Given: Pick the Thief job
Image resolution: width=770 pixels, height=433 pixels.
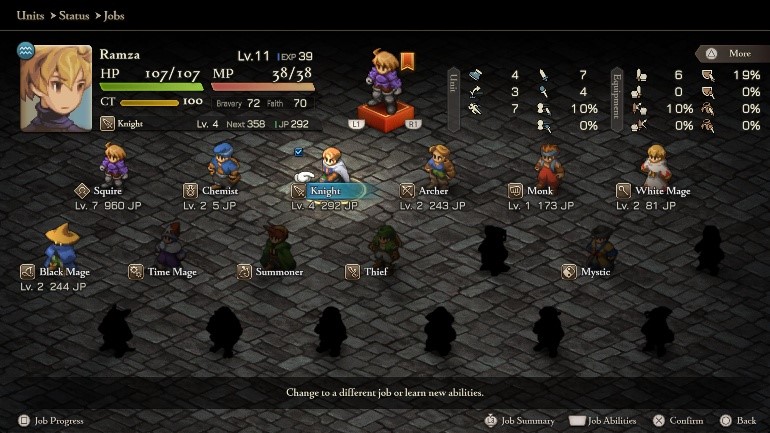Looking at the screenshot, I should tap(376, 271).
